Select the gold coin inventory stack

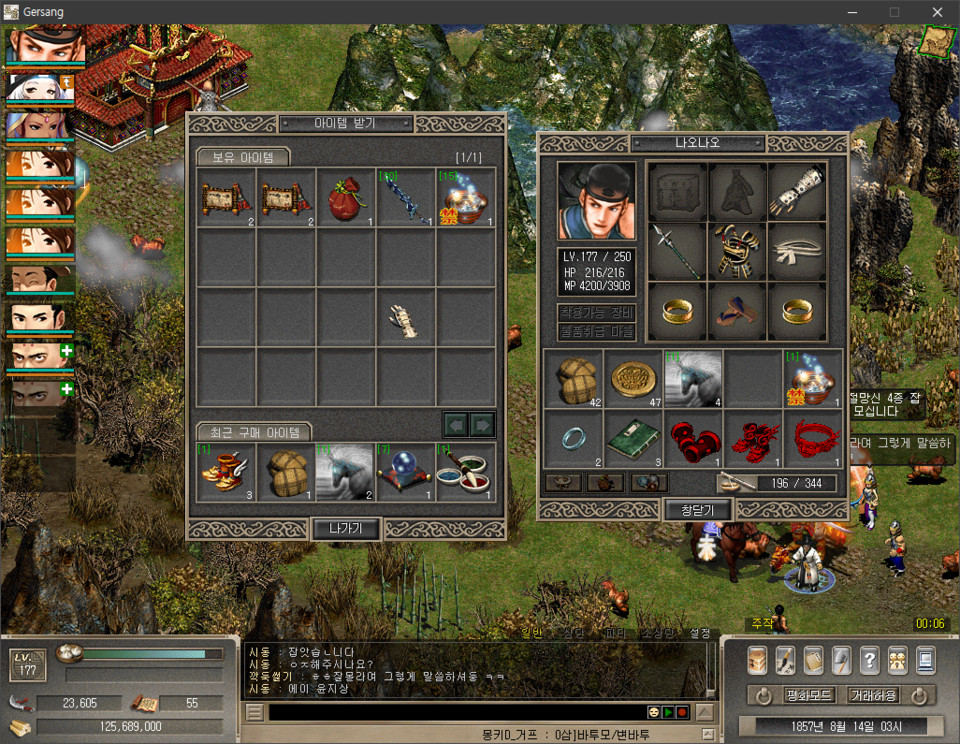(x=633, y=378)
